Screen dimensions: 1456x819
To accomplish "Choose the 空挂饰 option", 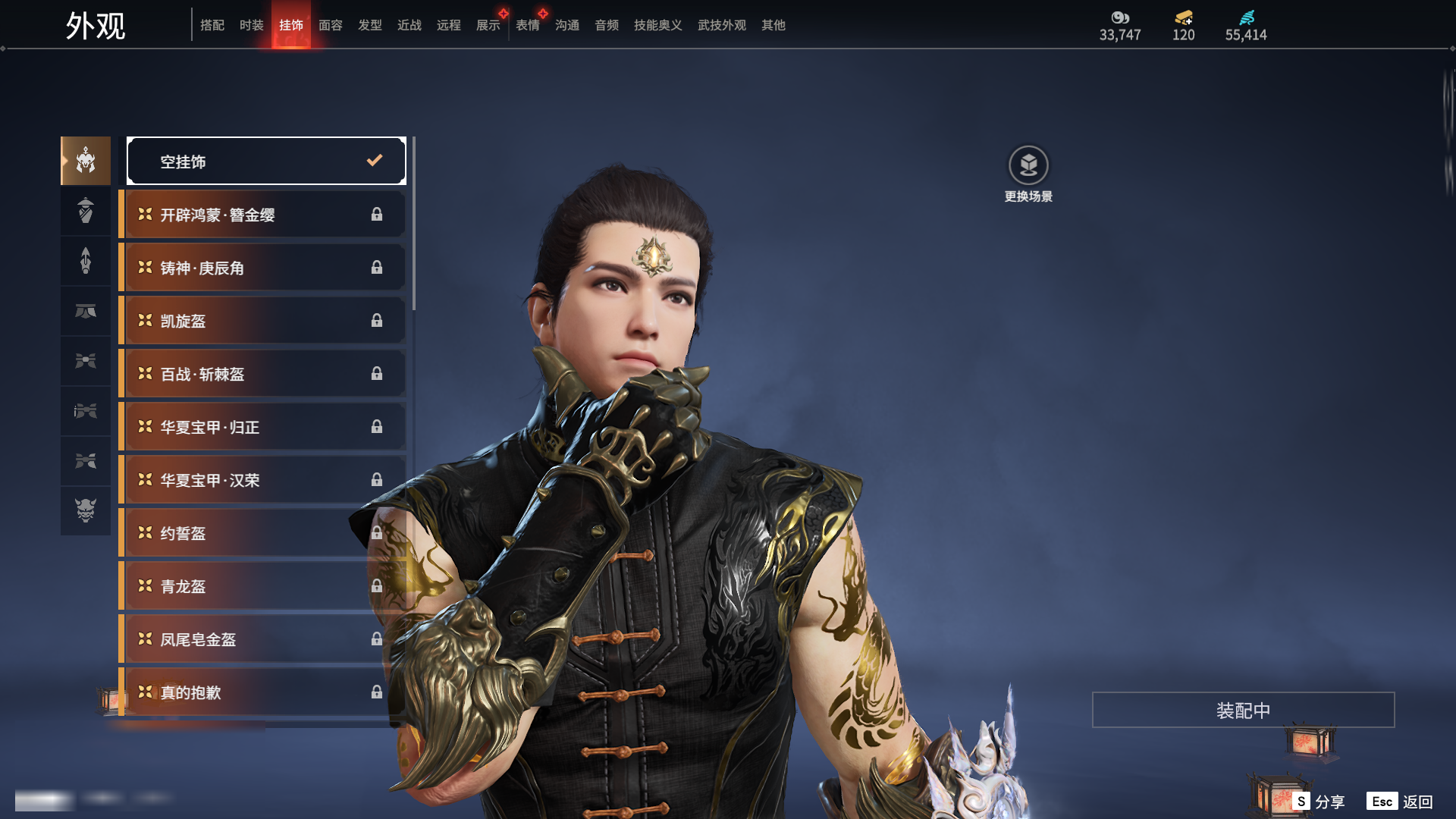I will (x=266, y=161).
